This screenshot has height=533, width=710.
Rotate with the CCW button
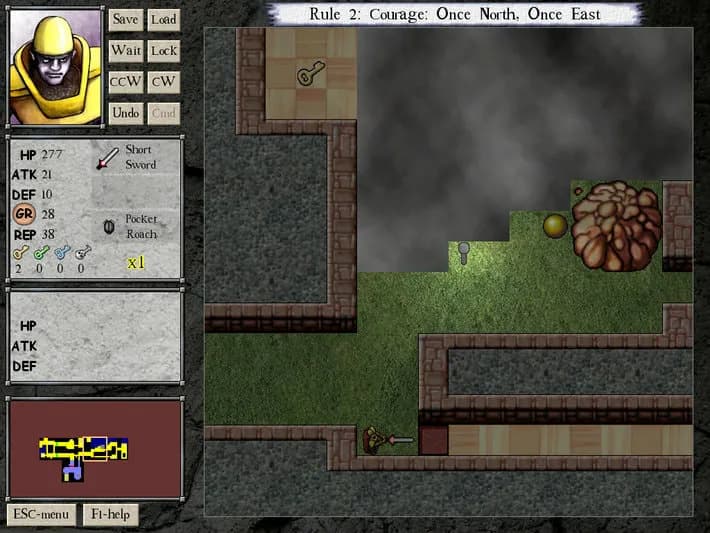[125, 82]
